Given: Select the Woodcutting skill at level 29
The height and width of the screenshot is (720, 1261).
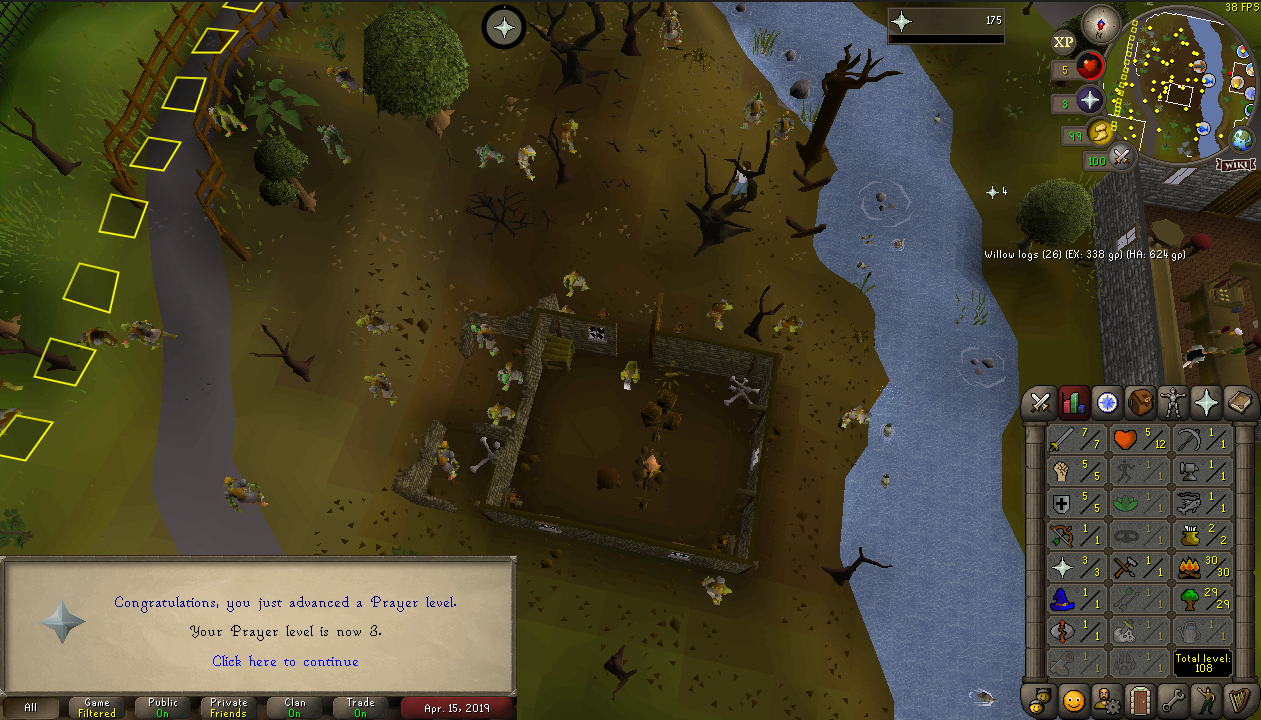Looking at the screenshot, I should coord(1201,600).
